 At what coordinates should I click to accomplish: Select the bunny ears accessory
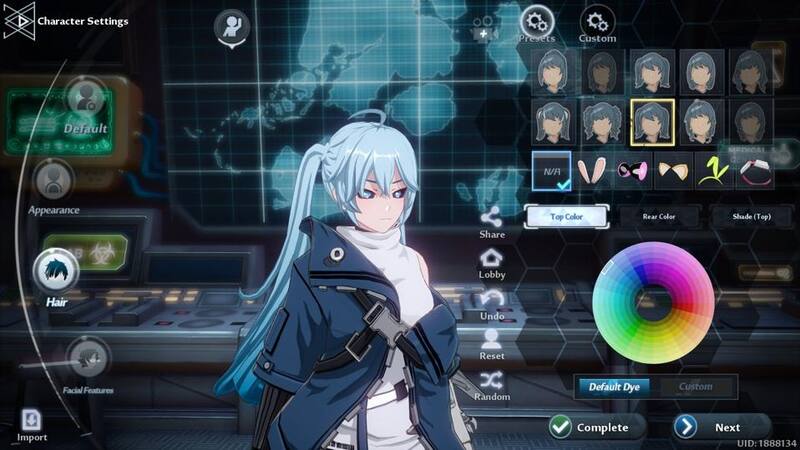[592, 171]
